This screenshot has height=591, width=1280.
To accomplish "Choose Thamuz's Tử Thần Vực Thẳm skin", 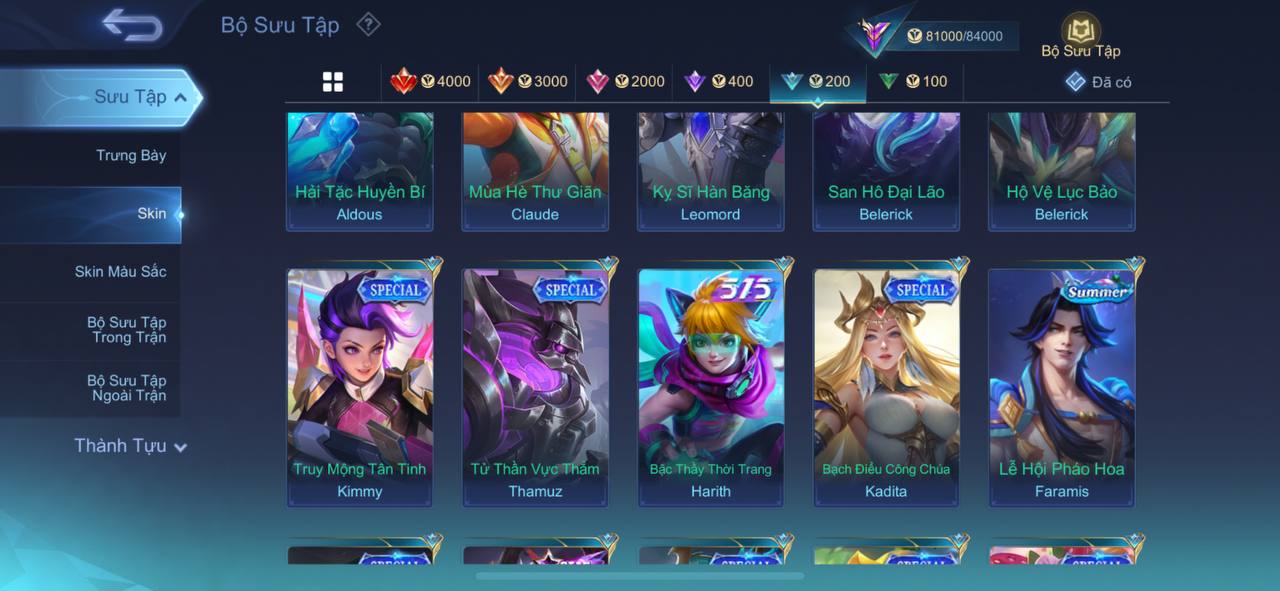I will (535, 387).
